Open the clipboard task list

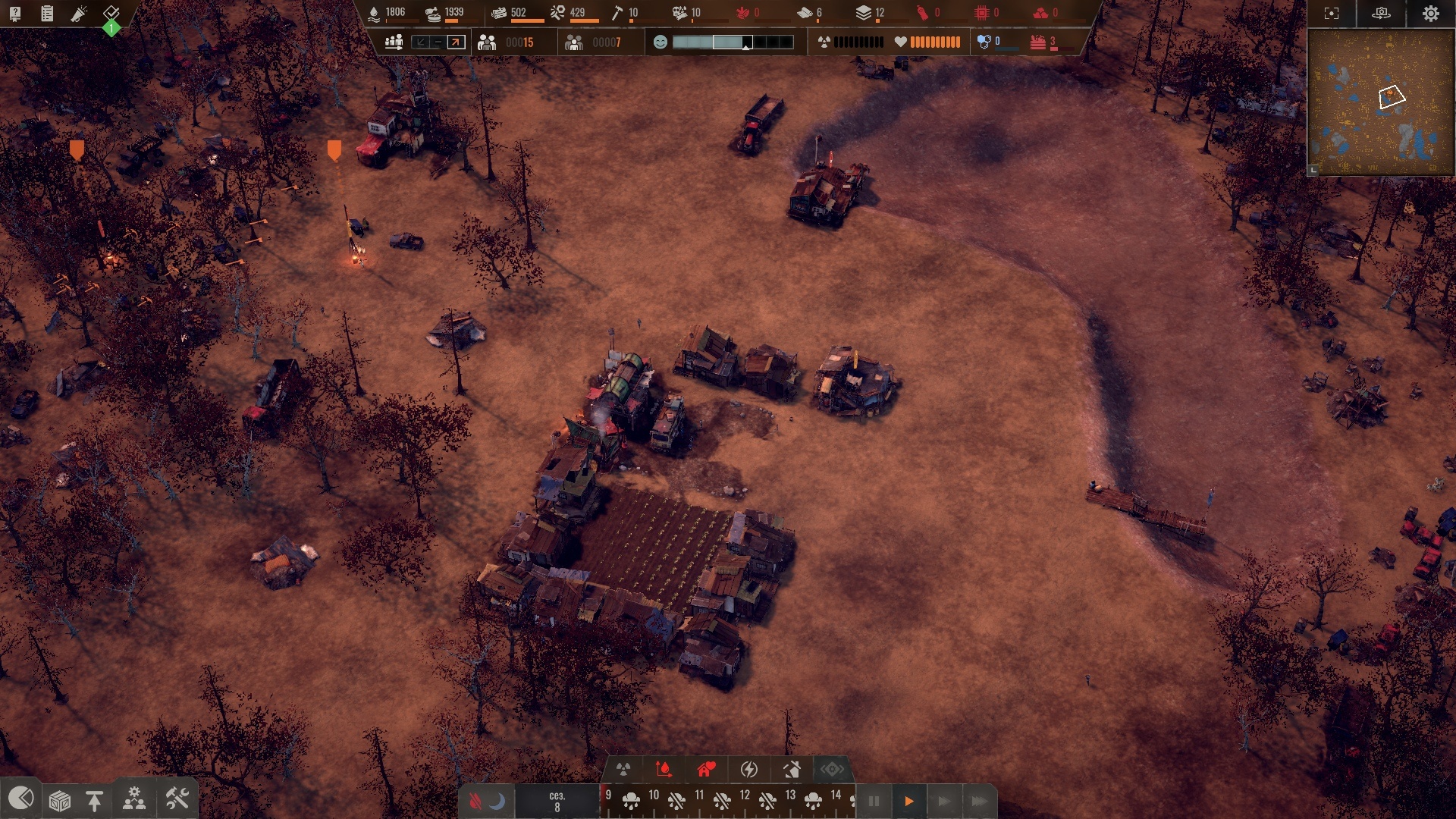(47, 13)
